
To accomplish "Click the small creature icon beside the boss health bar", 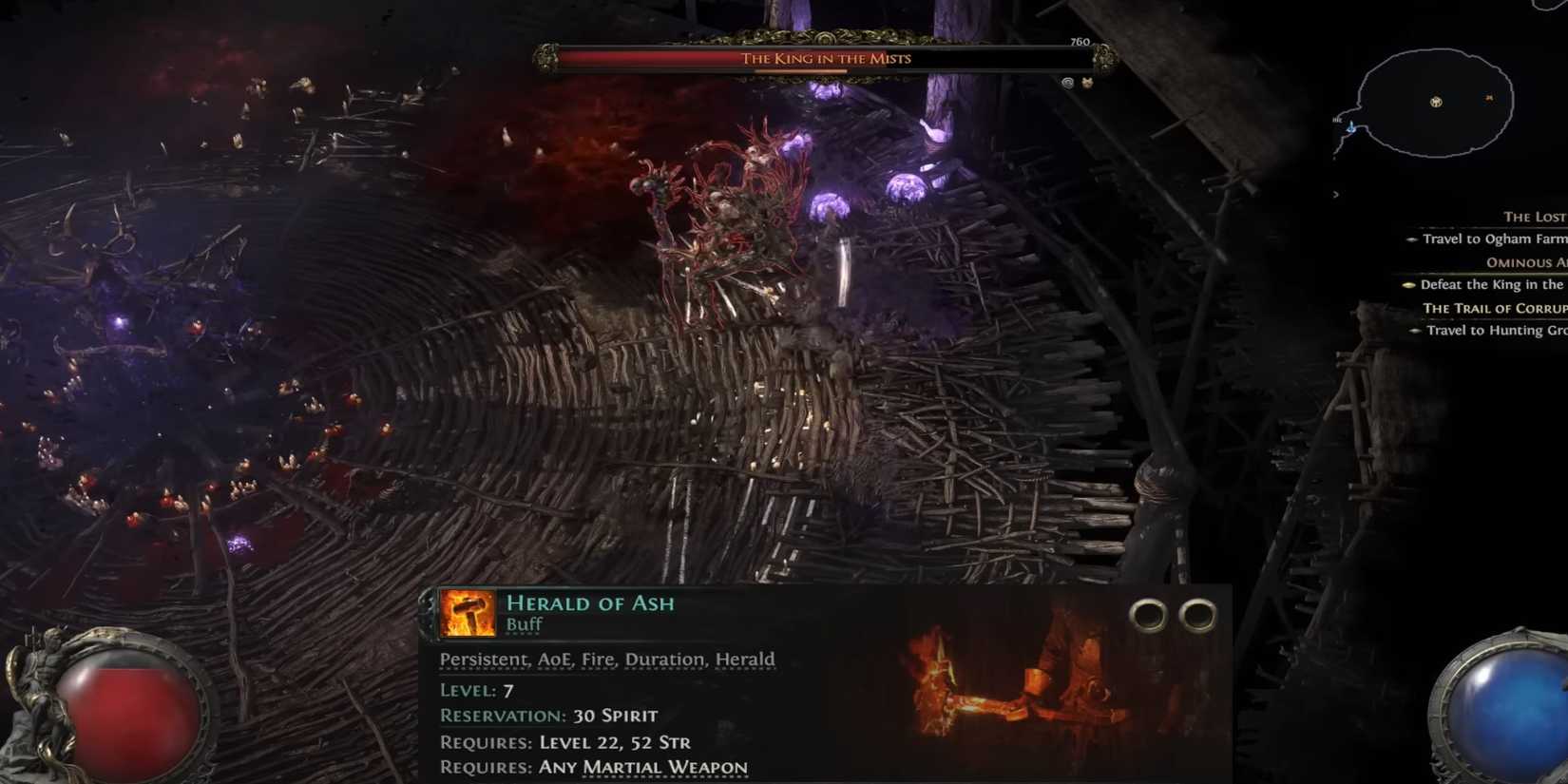I will (x=1086, y=83).
